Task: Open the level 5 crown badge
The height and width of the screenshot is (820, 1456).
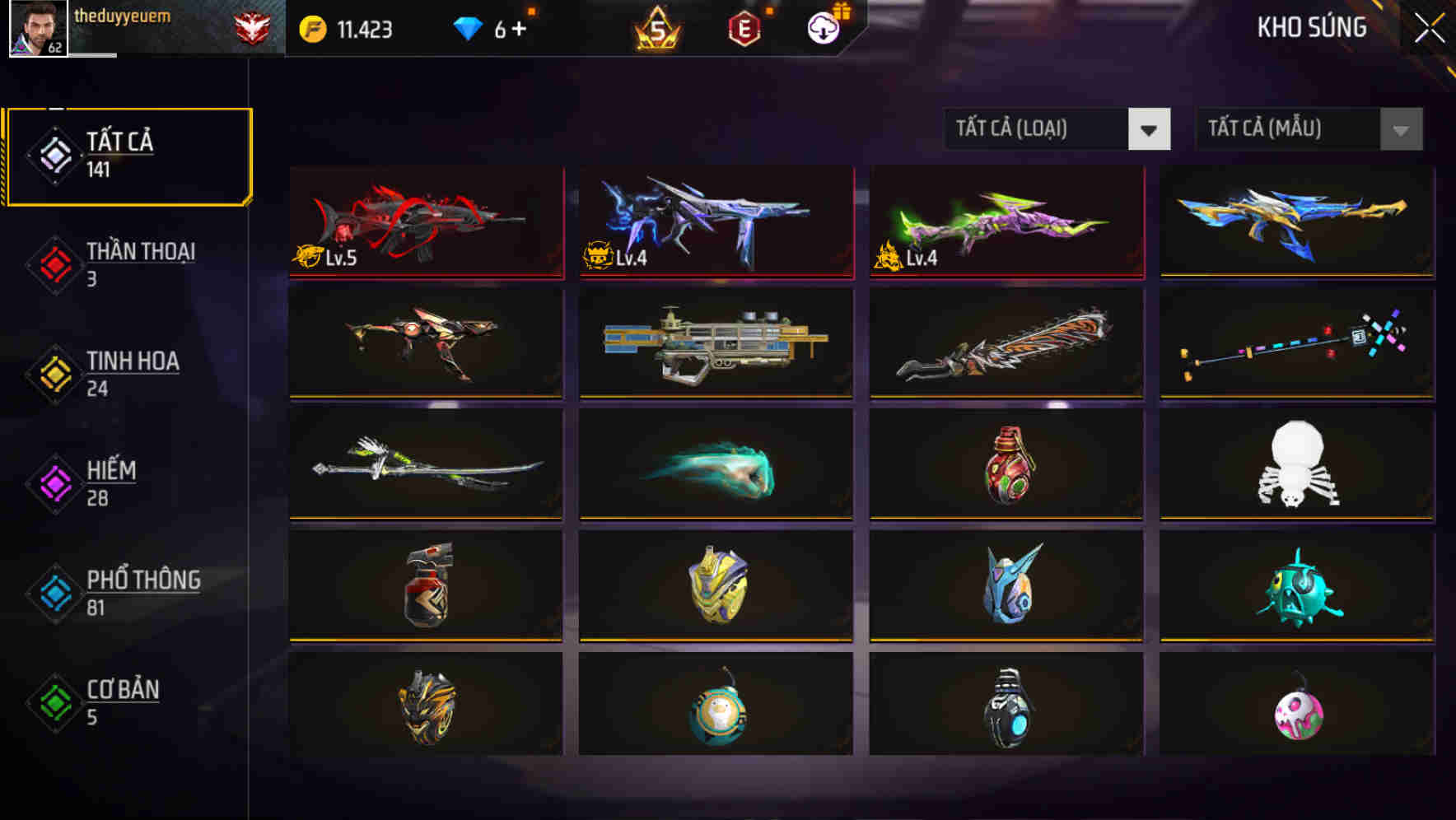Action: 656,27
